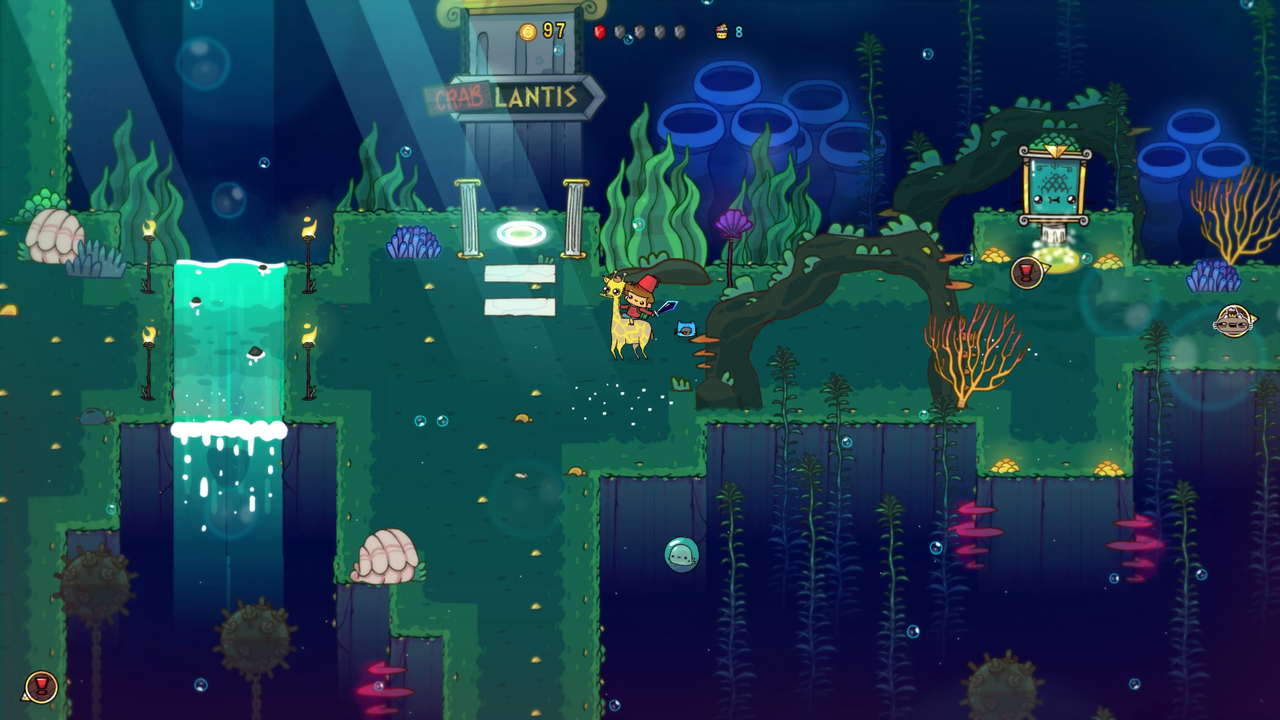This screenshot has height=720, width=1280.
Task: Click the ghost bubble floating below the ledge
Action: click(x=682, y=554)
